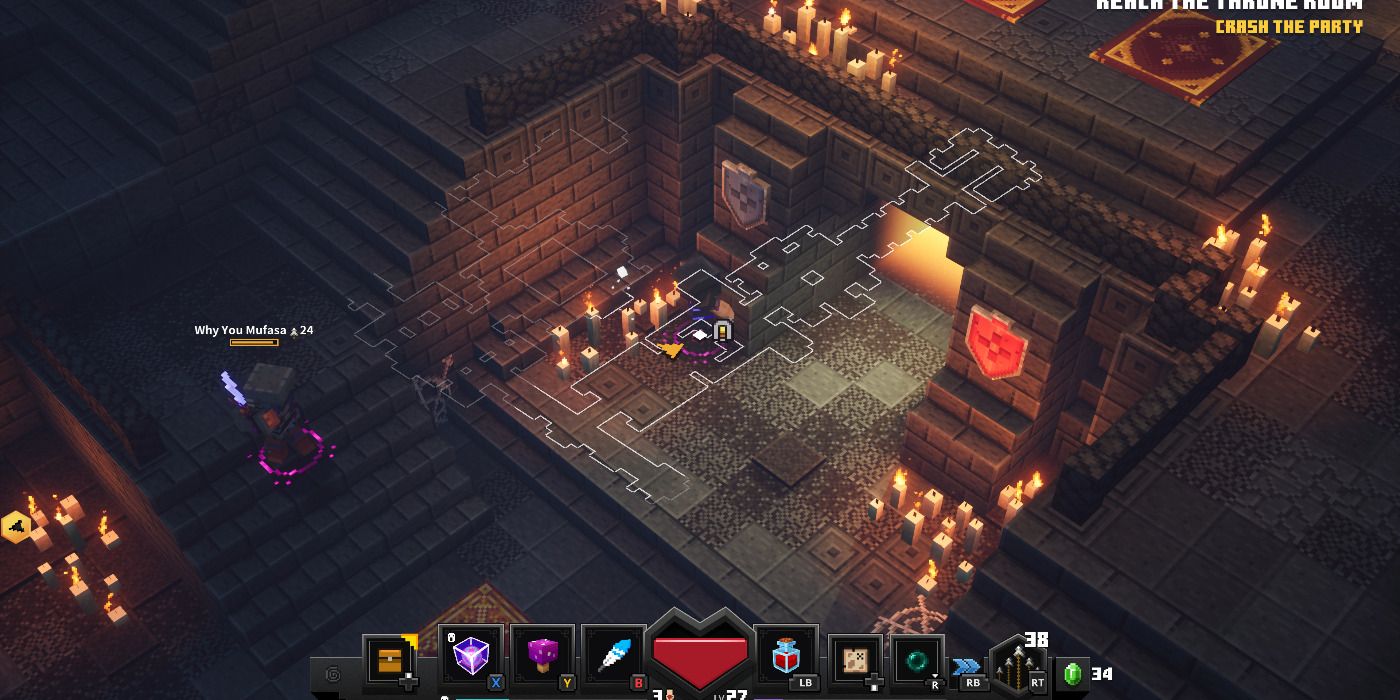Activate the blue feather artifact

614,657
